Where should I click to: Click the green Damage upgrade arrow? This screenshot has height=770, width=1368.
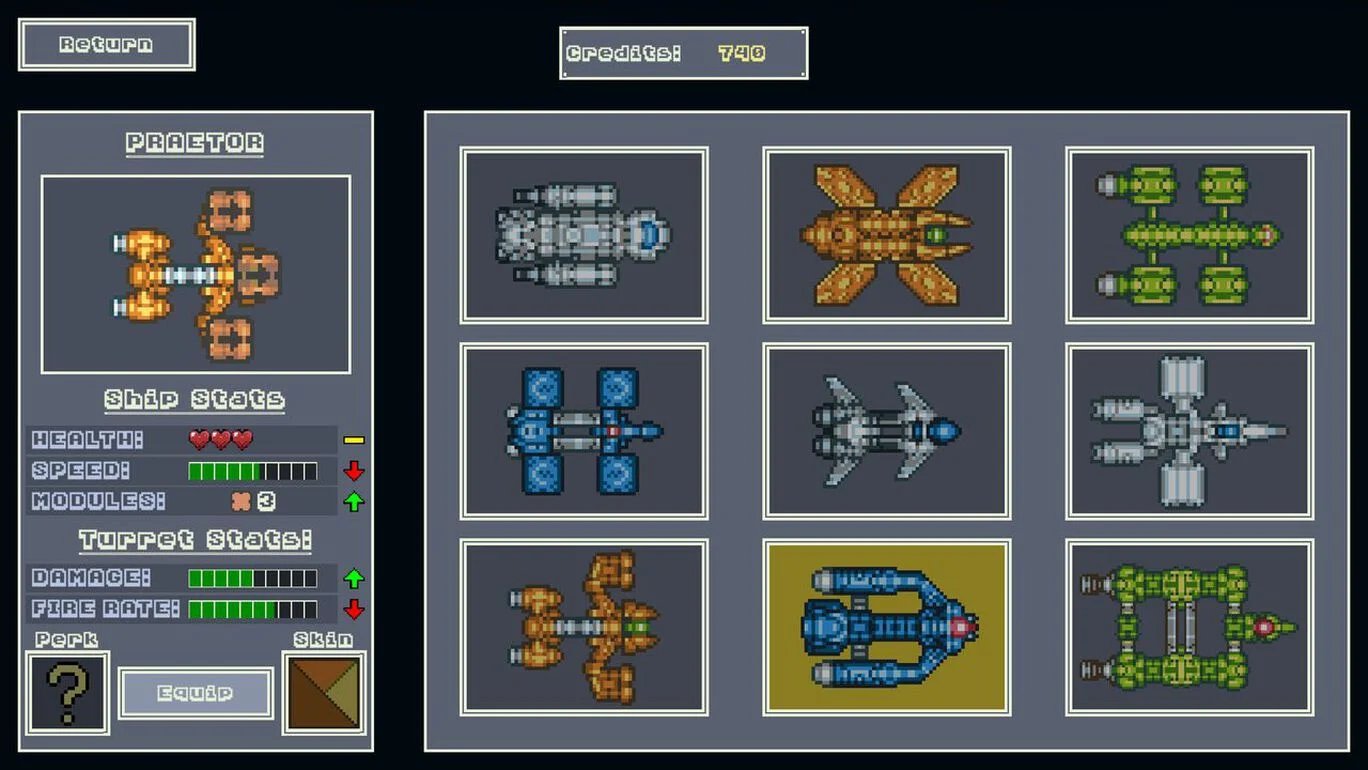tap(356, 576)
